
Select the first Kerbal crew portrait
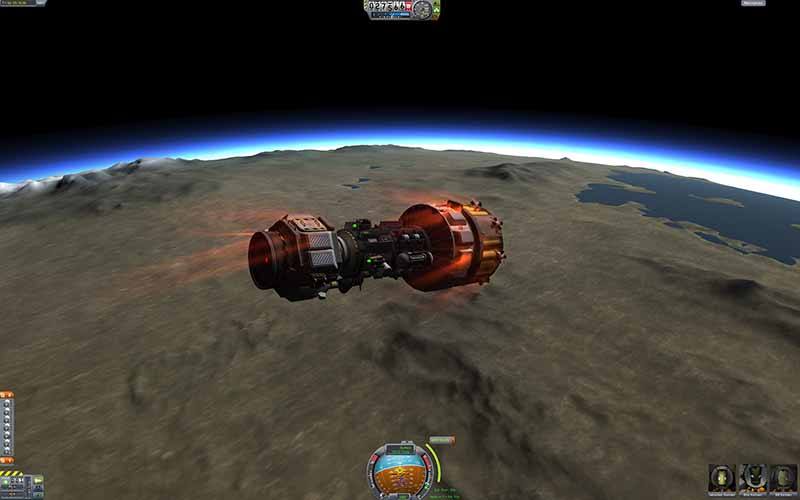coord(721,476)
